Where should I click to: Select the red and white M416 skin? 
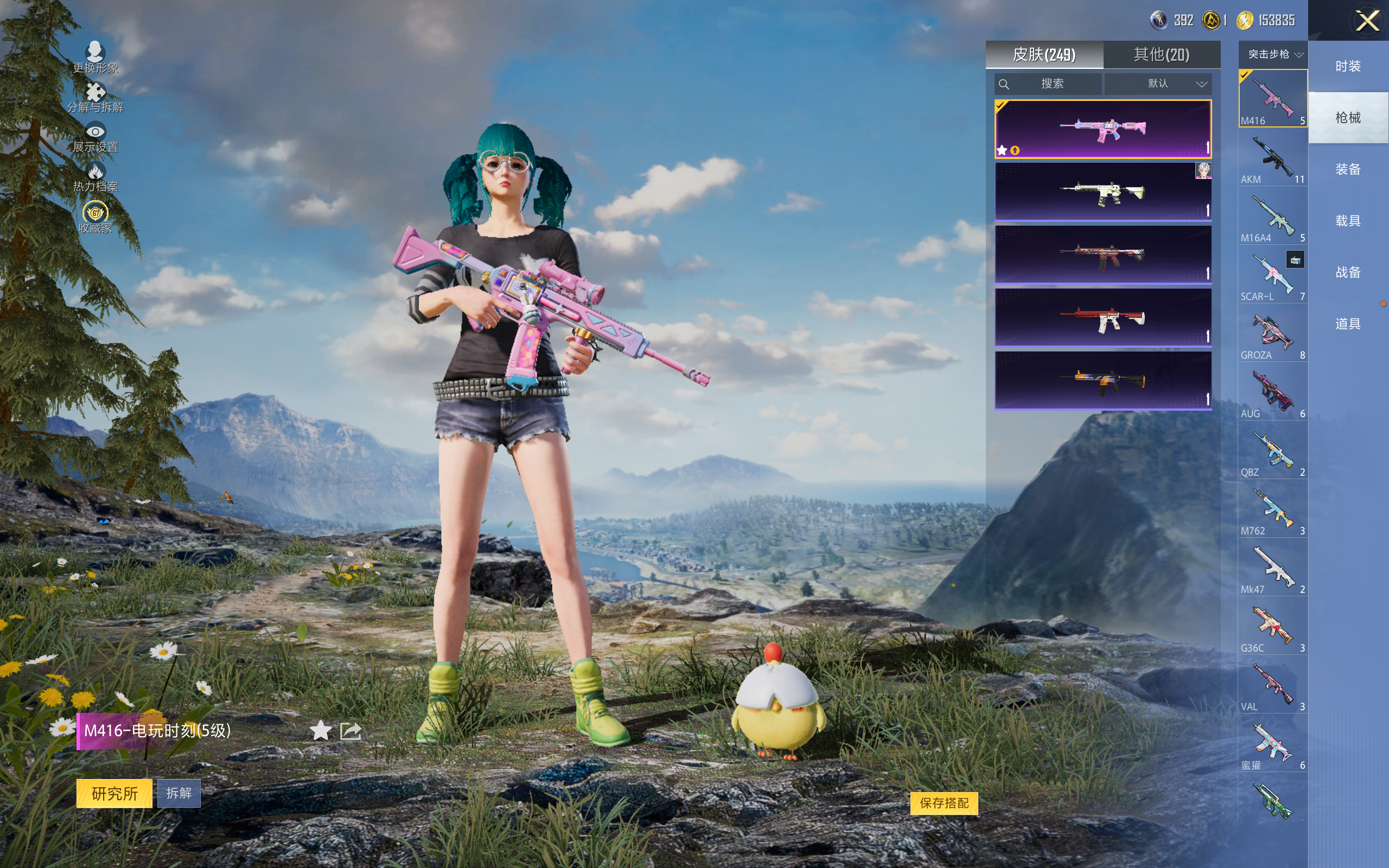point(1103,318)
